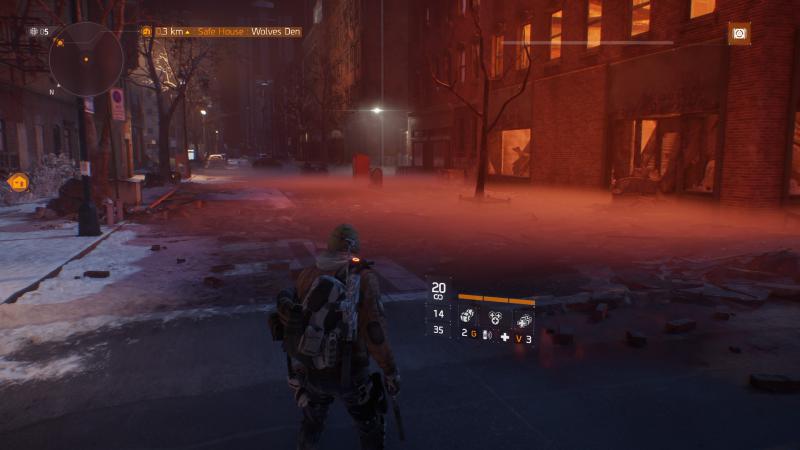Click the globe icon above the minimap
Screen dimensions: 800x450
click(33, 32)
